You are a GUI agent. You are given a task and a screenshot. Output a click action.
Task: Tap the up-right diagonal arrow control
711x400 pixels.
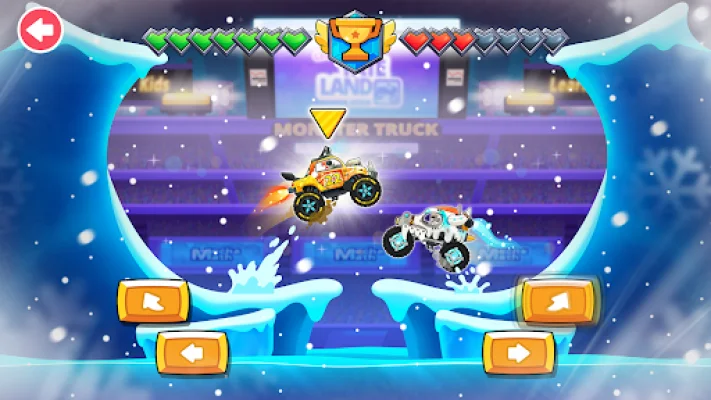point(558,300)
